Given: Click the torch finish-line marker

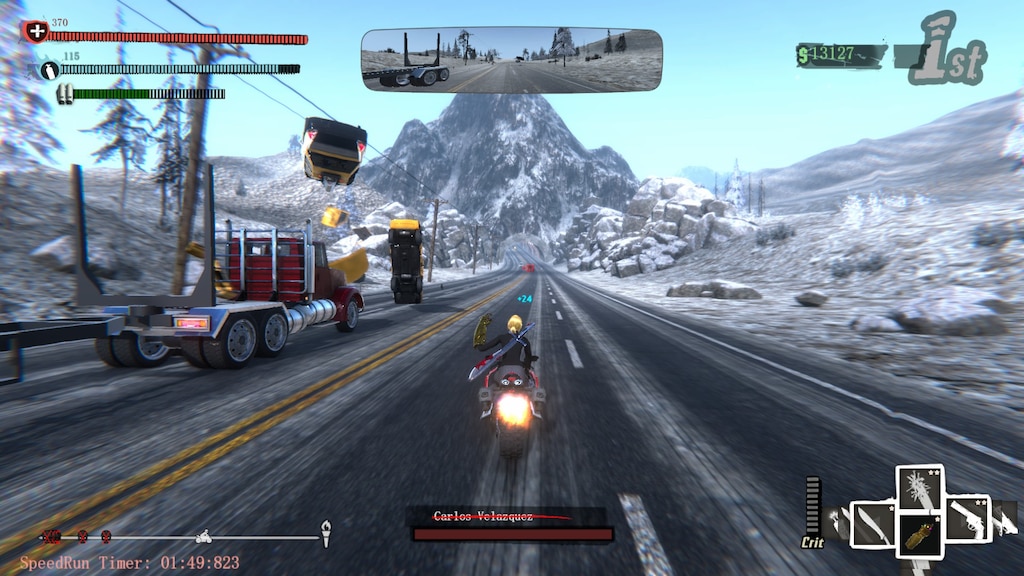Looking at the screenshot, I should point(325,532).
